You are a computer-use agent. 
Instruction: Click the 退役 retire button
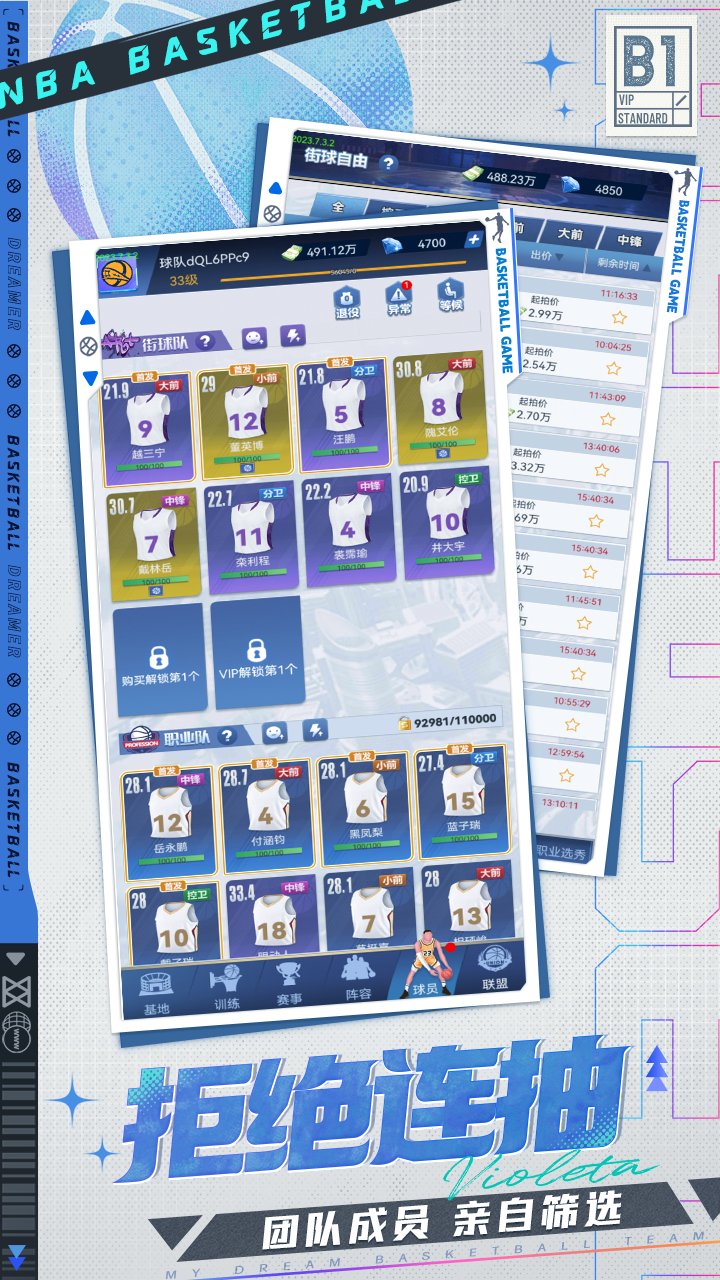346,300
